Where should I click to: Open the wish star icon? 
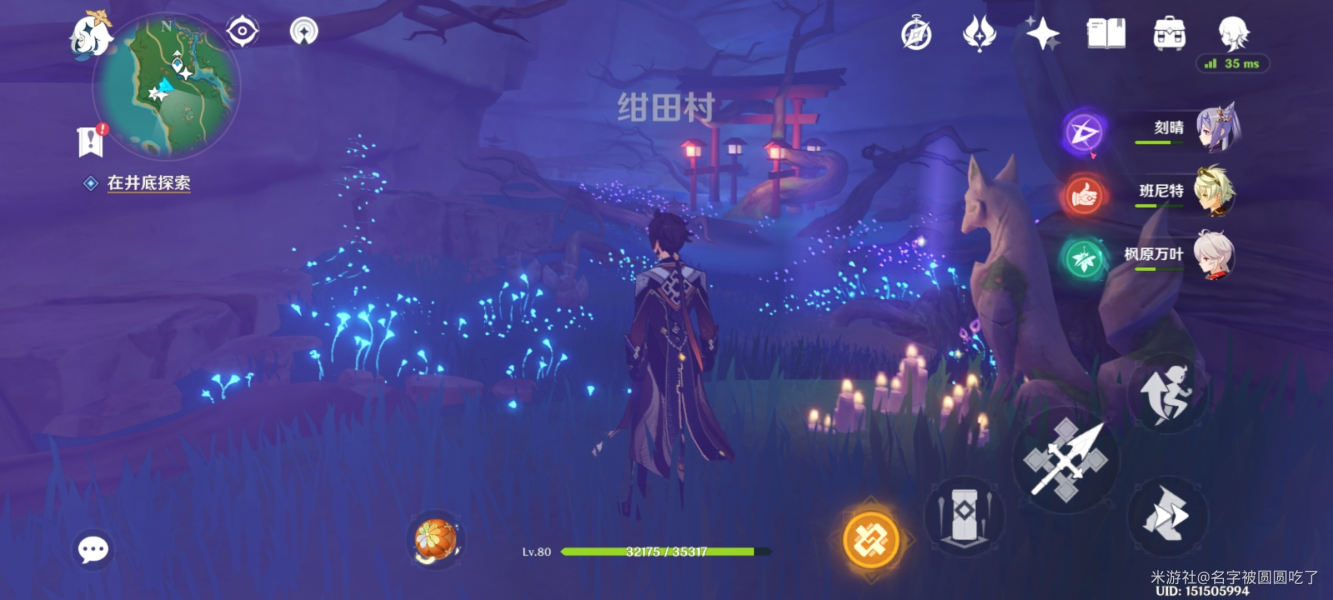(x=1042, y=34)
